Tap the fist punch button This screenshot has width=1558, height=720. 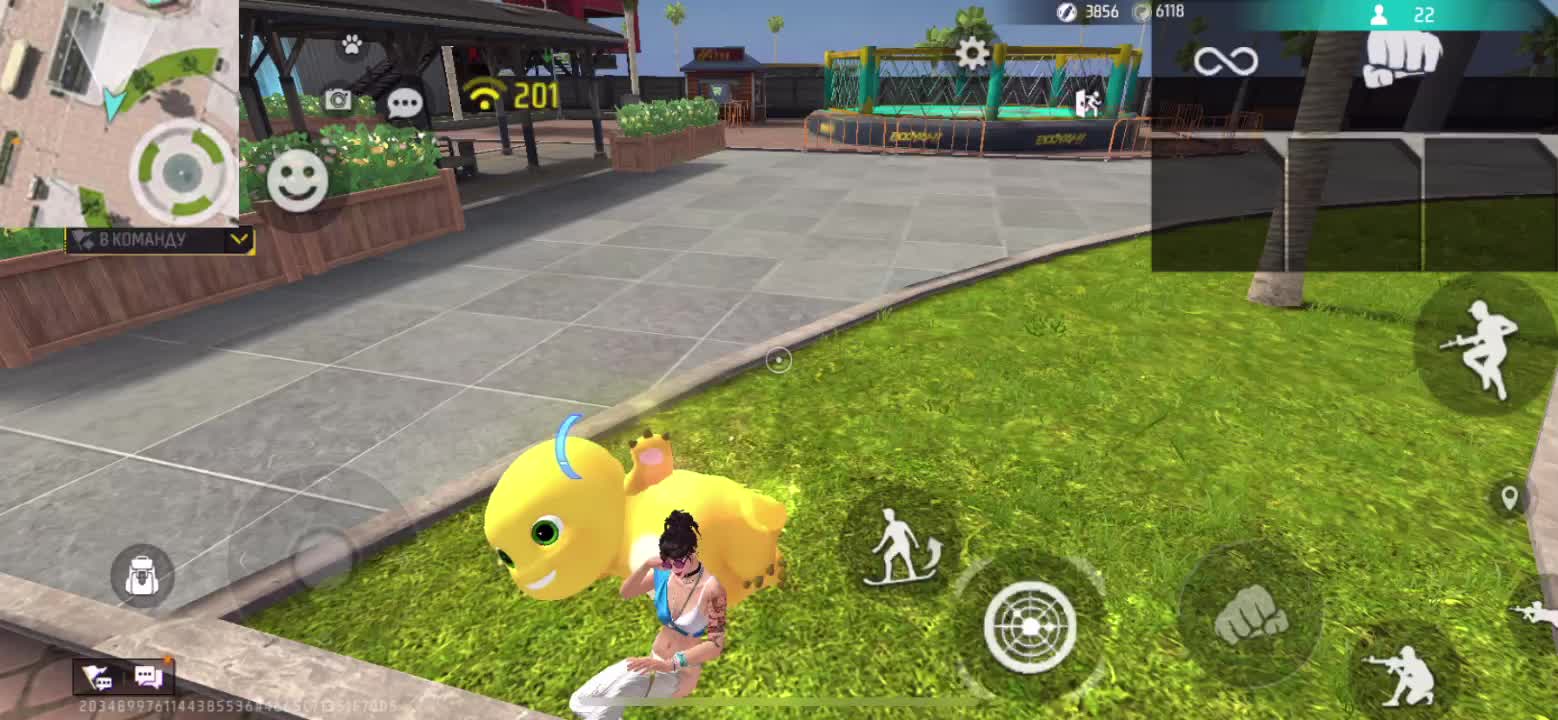coord(1249,613)
